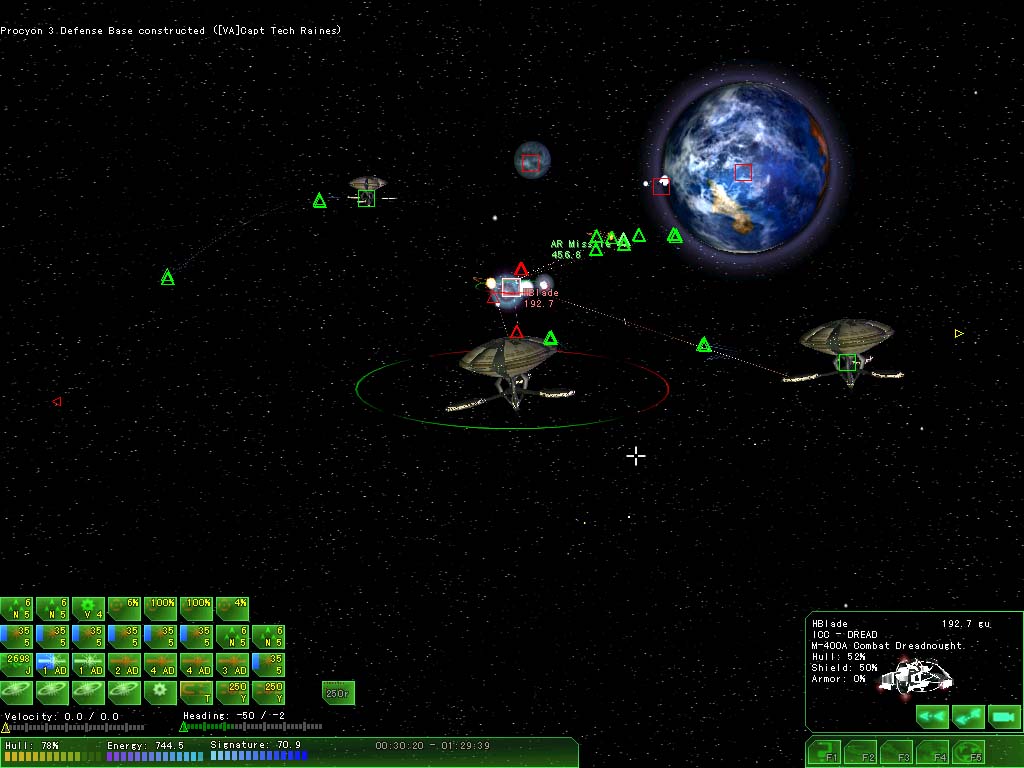Switch to target camera view button
Viewport: 1024px width, 768px height.
tap(1003, 716)
